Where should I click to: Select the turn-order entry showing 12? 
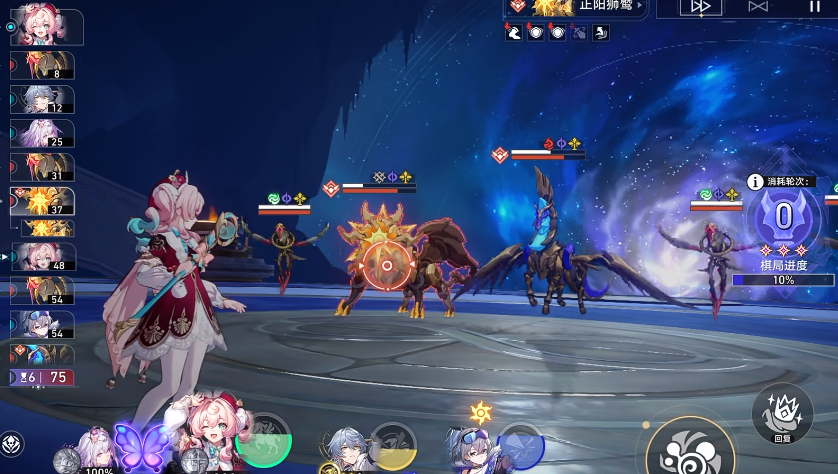[x=42, y=100]
